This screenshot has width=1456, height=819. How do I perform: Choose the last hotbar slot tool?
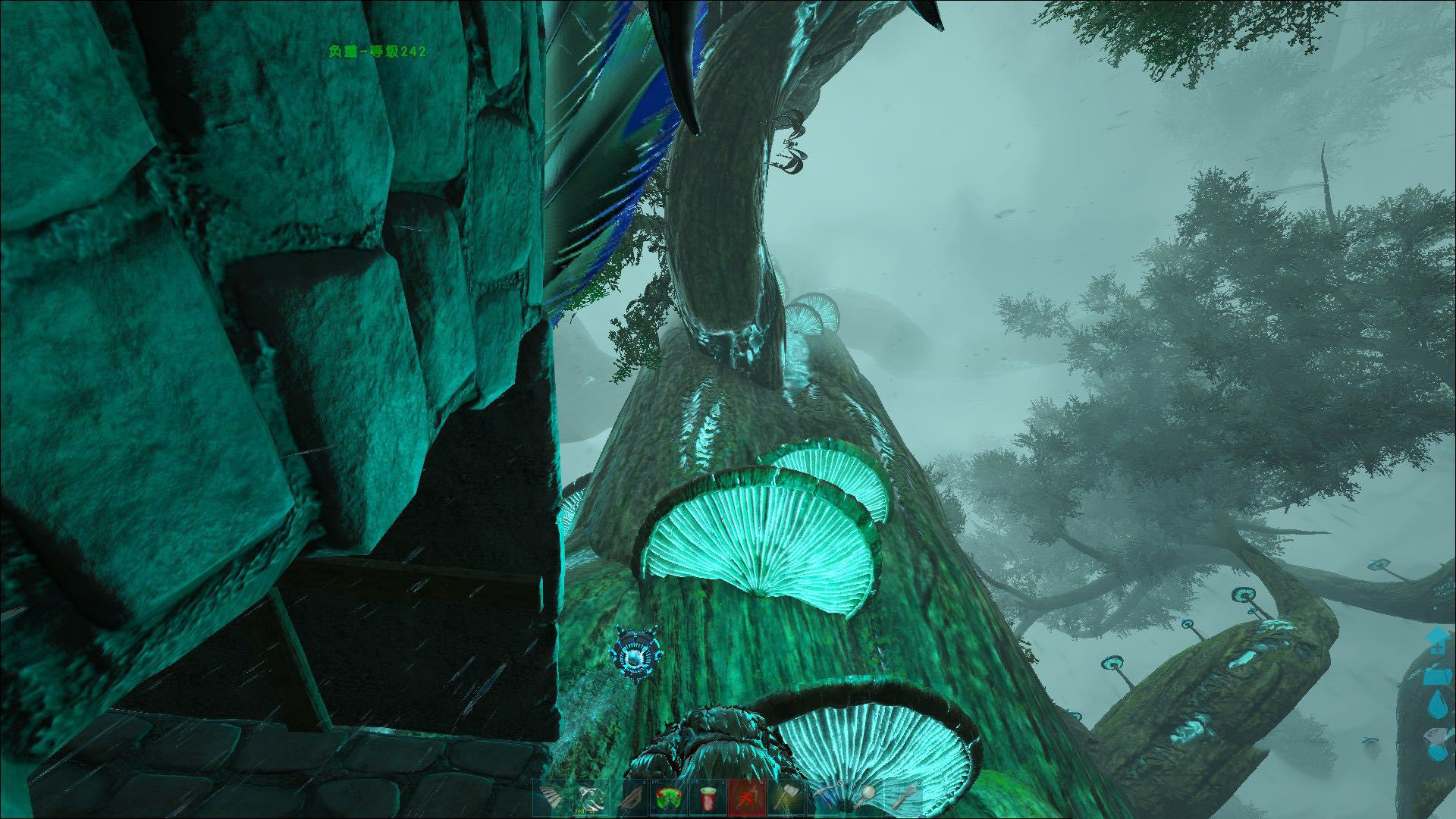(x=904, y=799)
